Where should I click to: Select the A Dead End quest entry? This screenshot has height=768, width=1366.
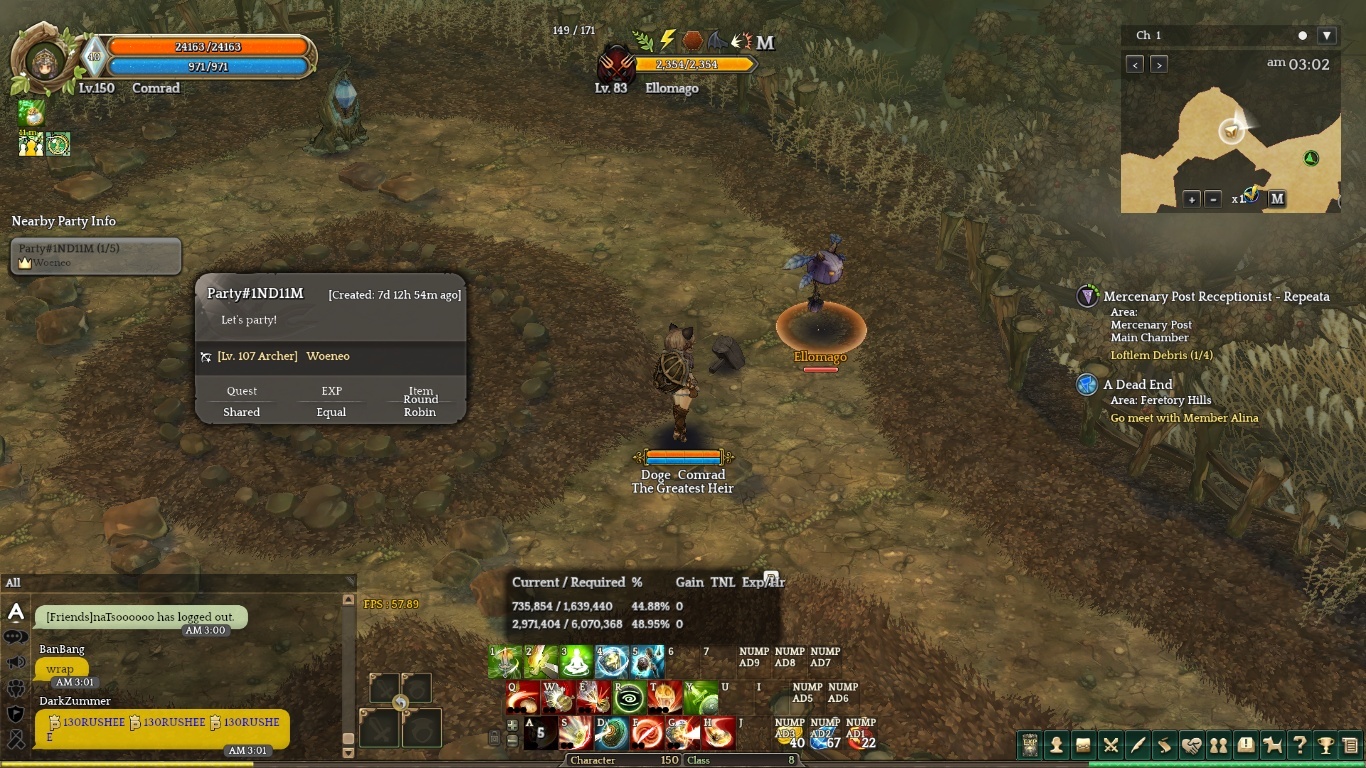click(x=1138, y=385)
